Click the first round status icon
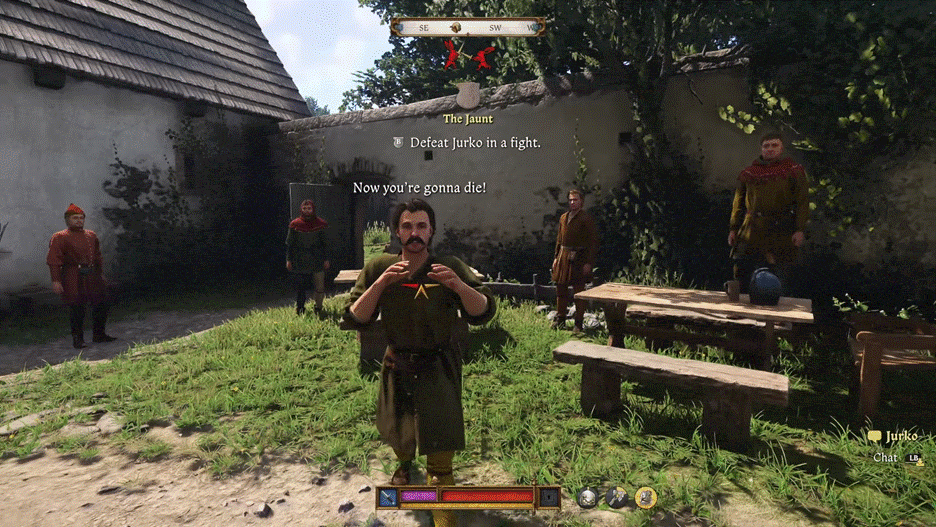Screen dimensions: 936x527 tap(588, 497)
